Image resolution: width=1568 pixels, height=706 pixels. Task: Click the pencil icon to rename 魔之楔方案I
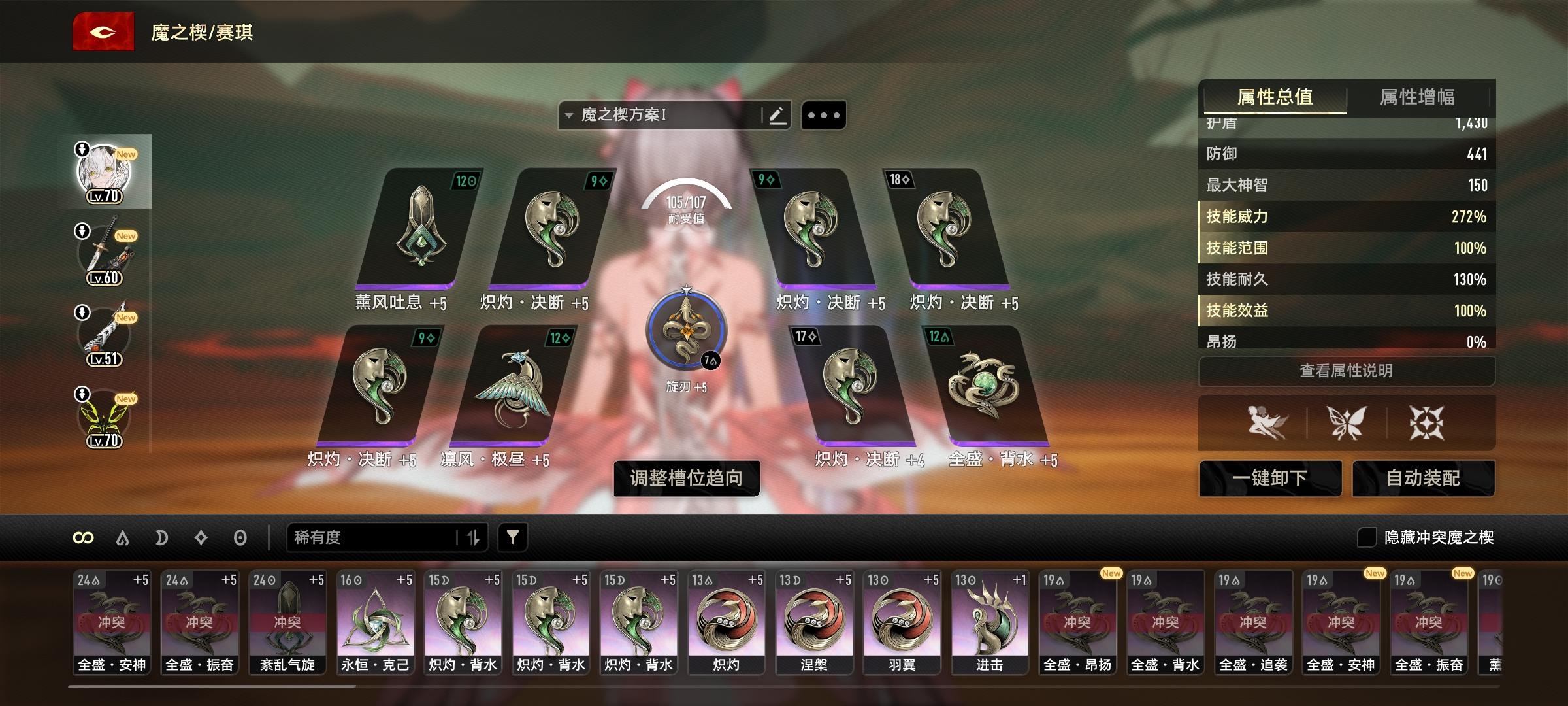[777, 114]
